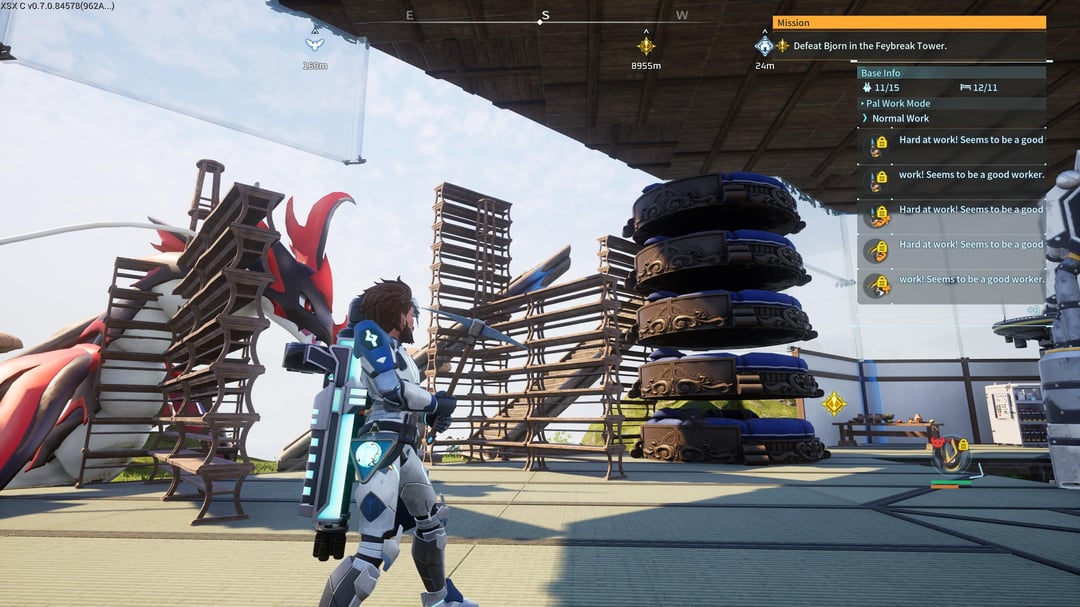Choose the Normal Work mode entry
Viewport: 1080px width, 607px height.
[900, 118]
